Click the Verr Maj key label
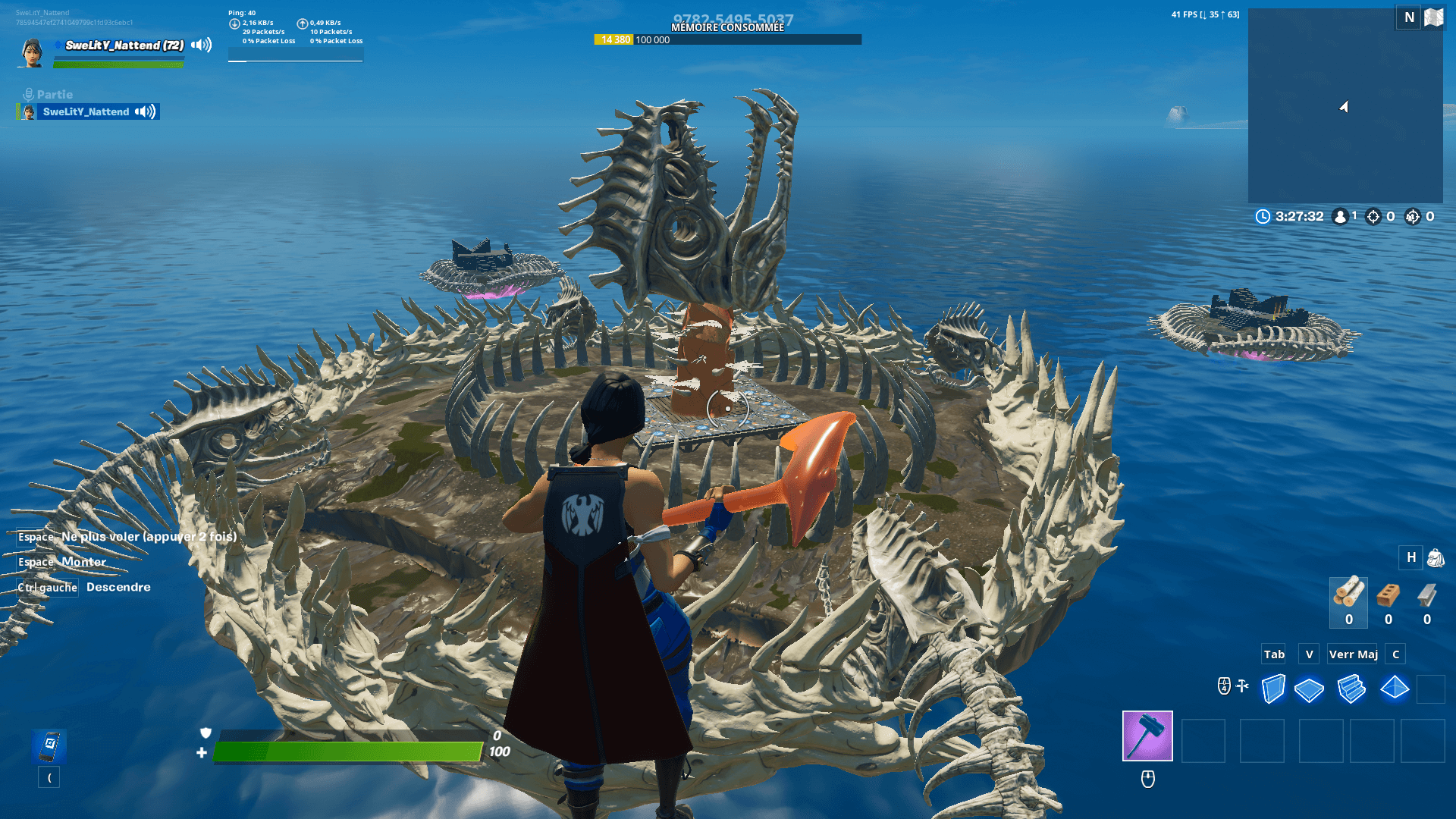 click(1352, 654)
